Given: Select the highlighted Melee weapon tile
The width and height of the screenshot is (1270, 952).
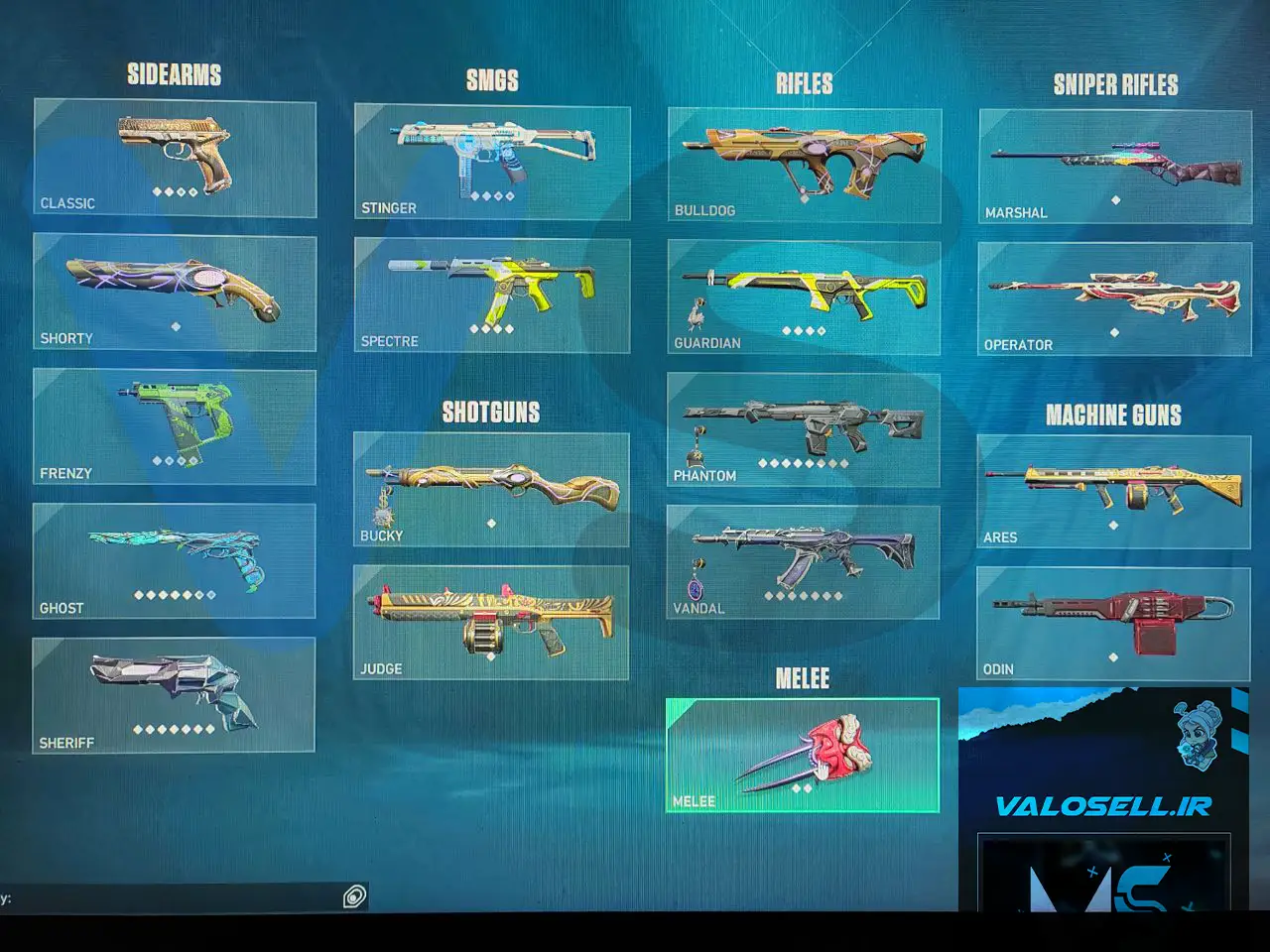Looking at the screenshot, I should [x=802, y=756].
